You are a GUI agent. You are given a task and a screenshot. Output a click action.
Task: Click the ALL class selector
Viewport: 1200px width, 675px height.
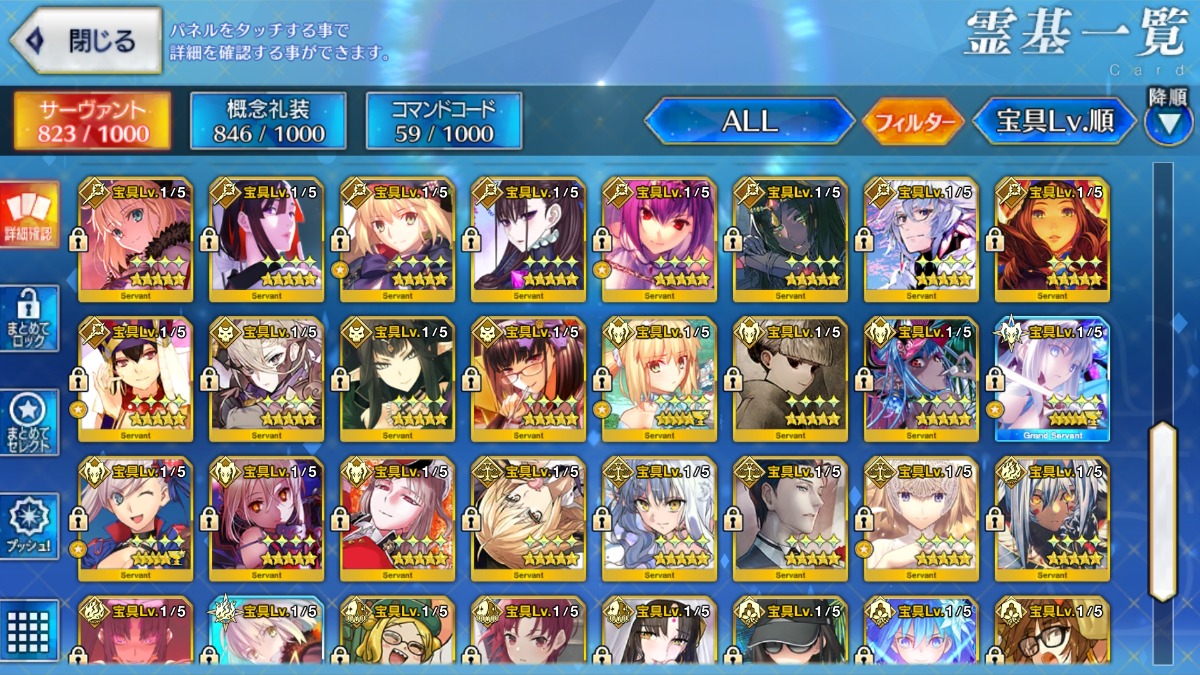coord(749,122)
